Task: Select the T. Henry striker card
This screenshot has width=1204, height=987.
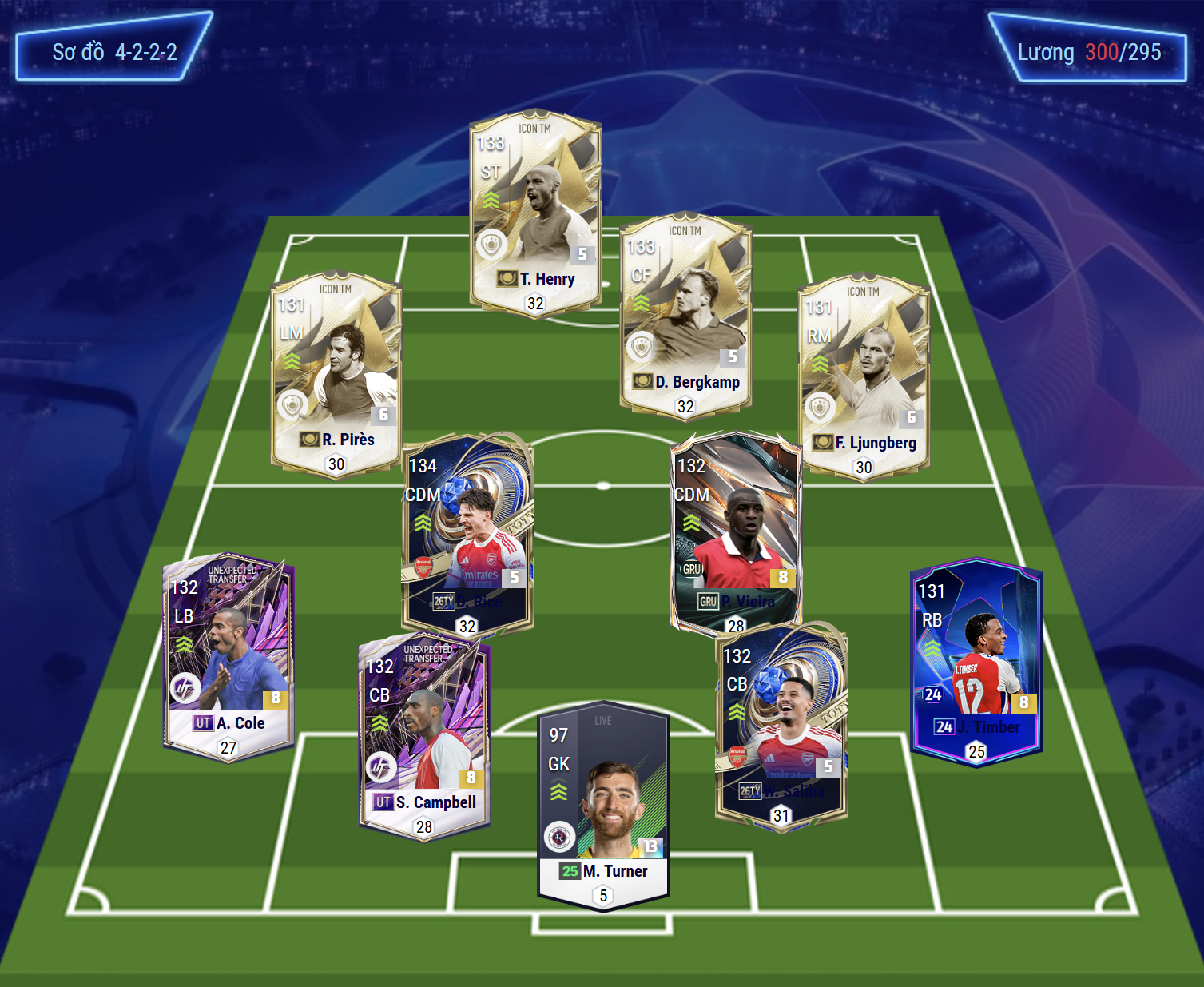Action: [x=535, y=213]
